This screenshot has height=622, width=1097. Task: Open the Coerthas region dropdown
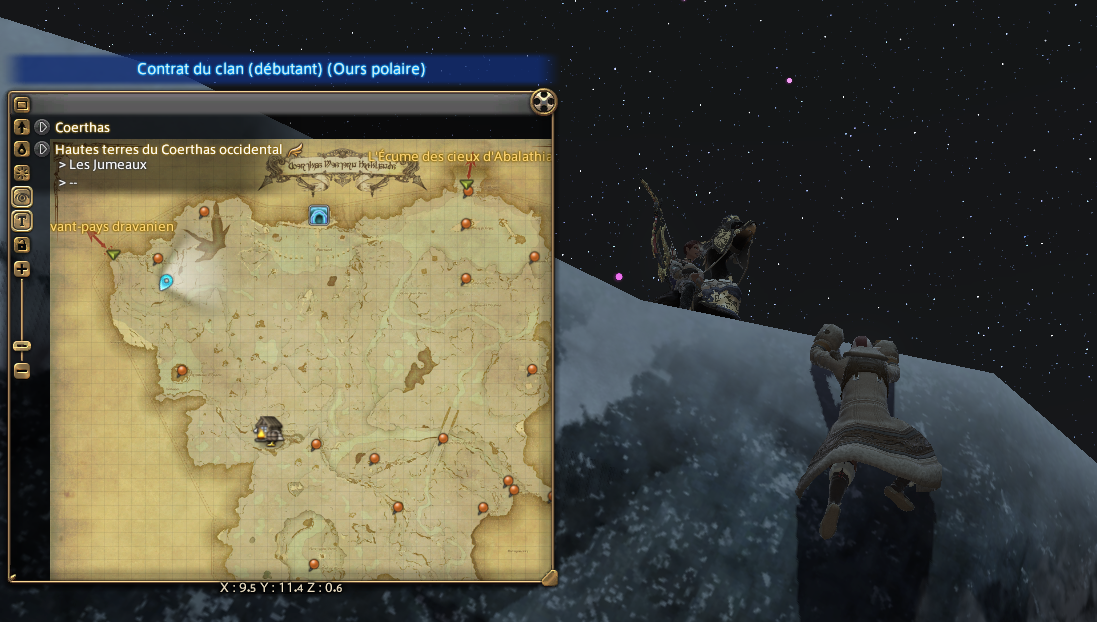[x=42, y=127]
